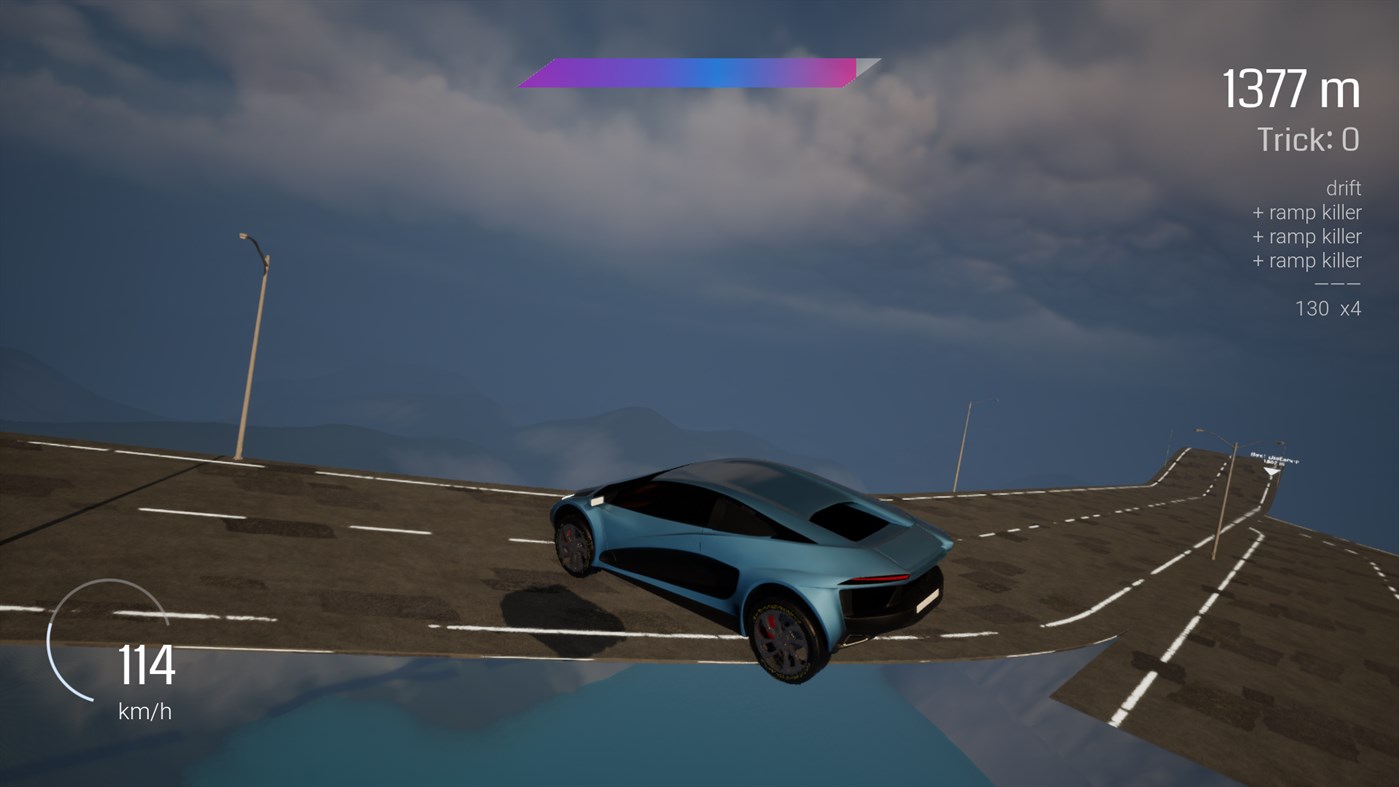
Task: Click the first "+ ramp killer" entry
Action: point(1307,211)
